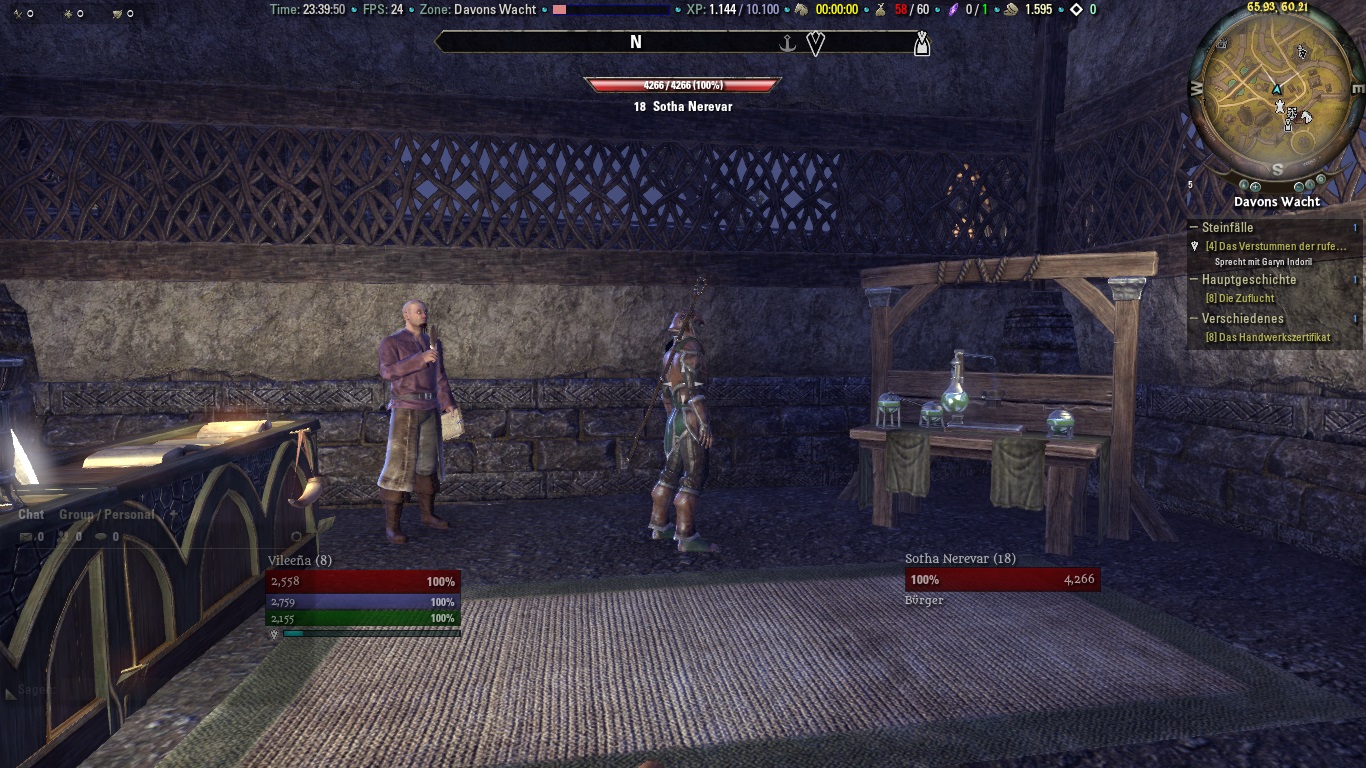The width and height of the screenshot is (1366, 768).
Task: Click the quest arrow marker on compass
Action: pyautogui.click(x=815, y=43)
